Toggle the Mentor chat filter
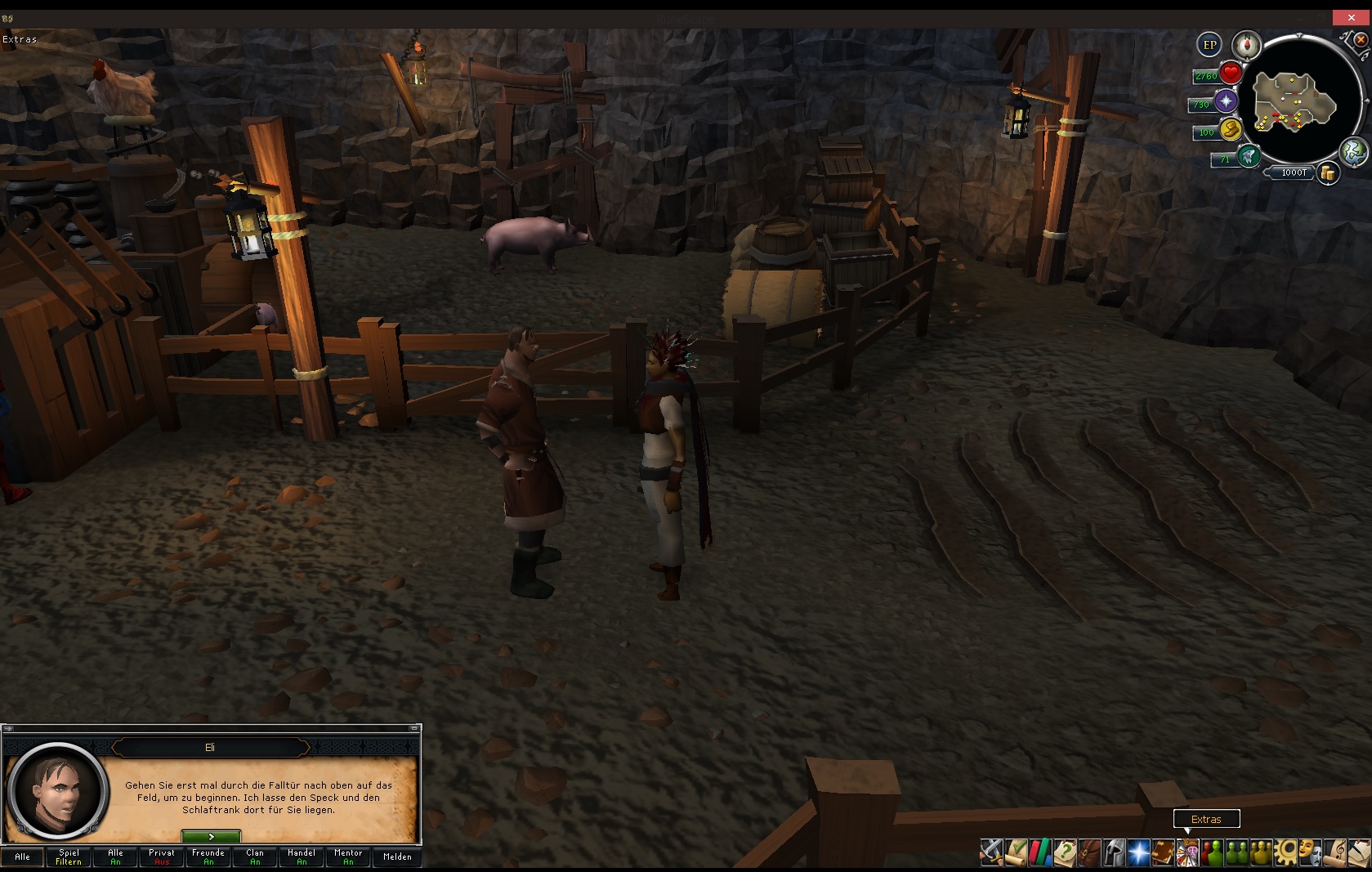This screenshot has height=872, width=1372. pyautogui.click(x=348, y=856)
